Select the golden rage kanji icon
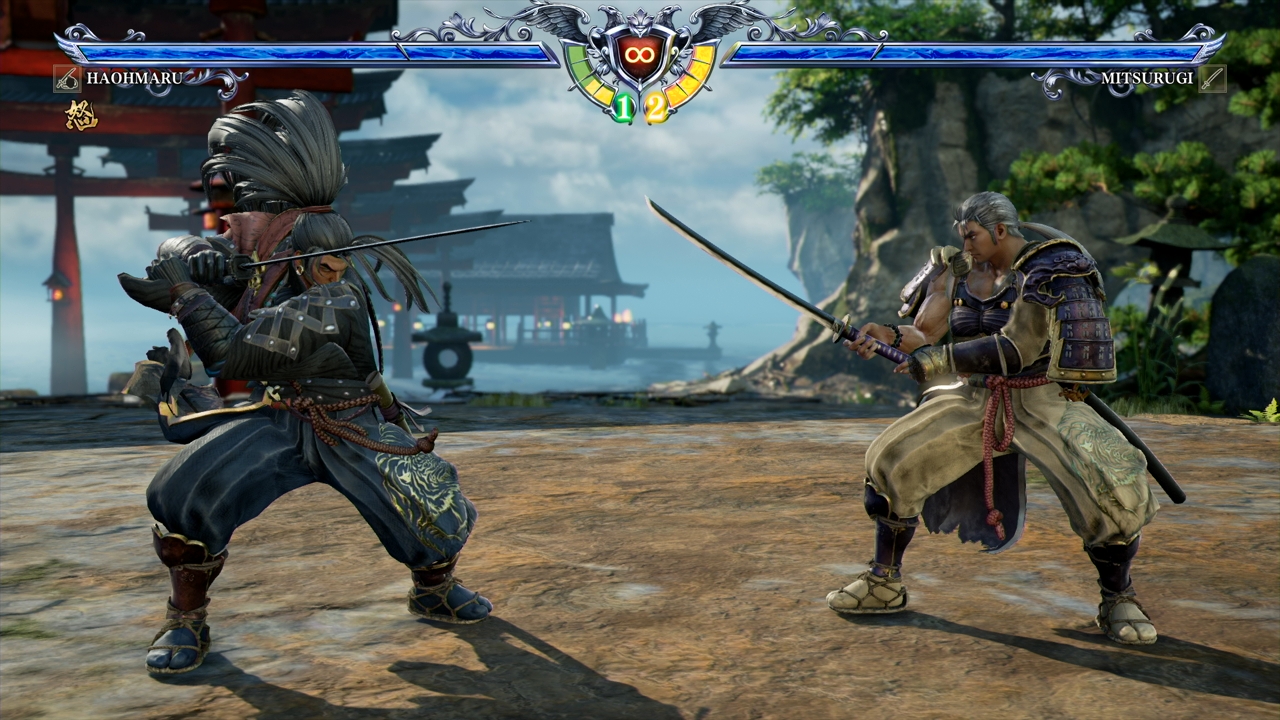The width and height of the screenshot is (1280, 720). (x=80, y=116)
